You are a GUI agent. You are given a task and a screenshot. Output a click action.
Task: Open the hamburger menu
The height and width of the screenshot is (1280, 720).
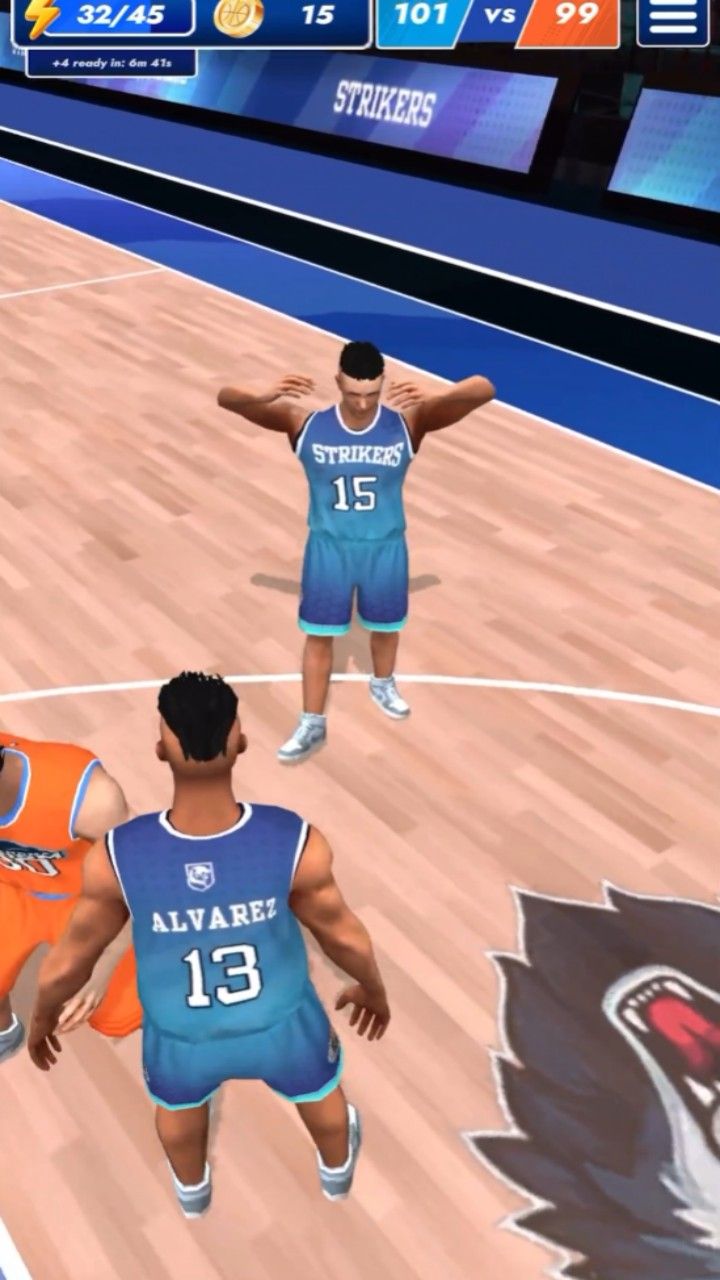coord(672,18)
